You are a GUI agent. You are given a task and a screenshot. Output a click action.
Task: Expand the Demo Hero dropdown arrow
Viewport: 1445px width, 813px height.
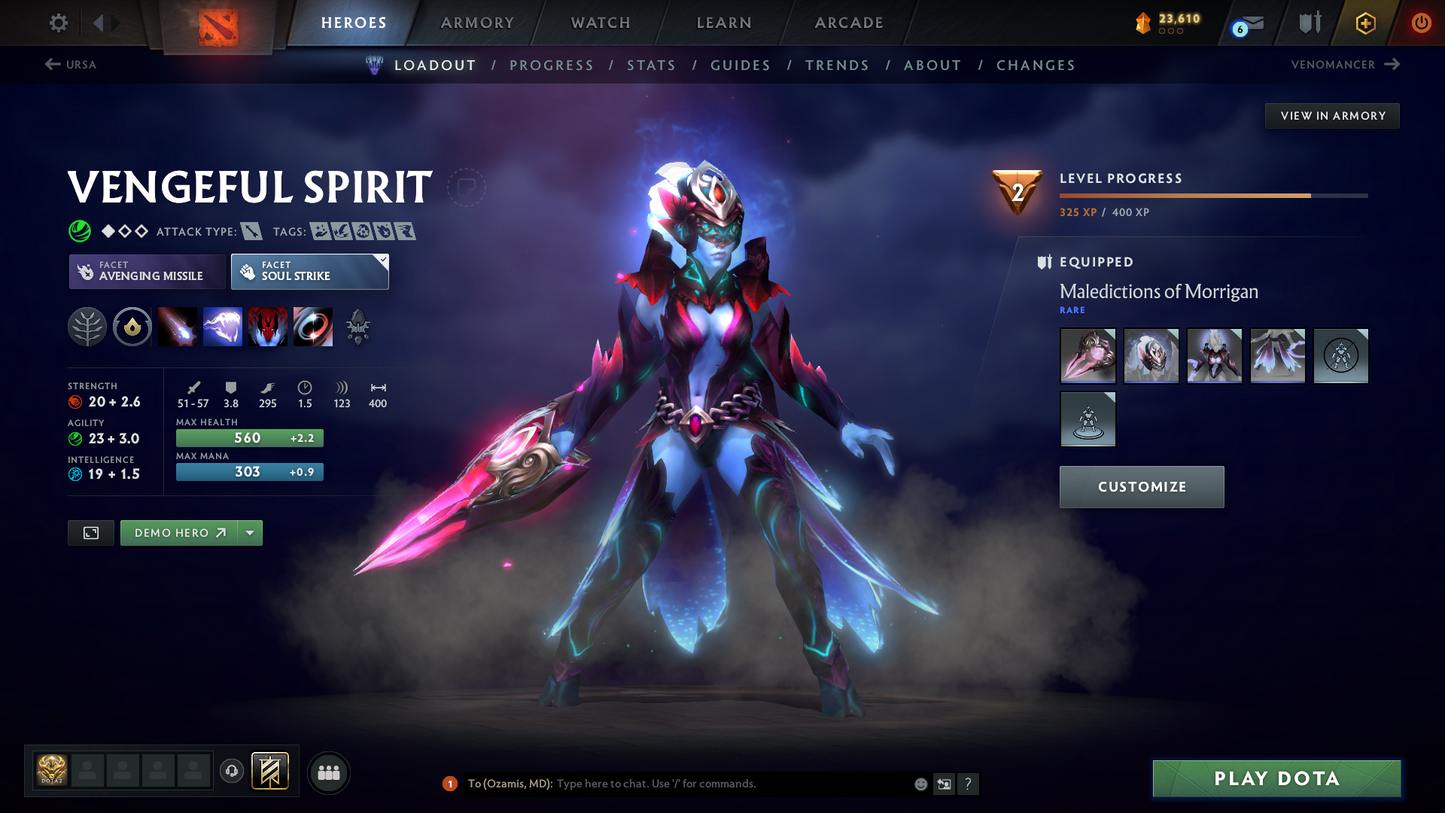coord(250,532)
